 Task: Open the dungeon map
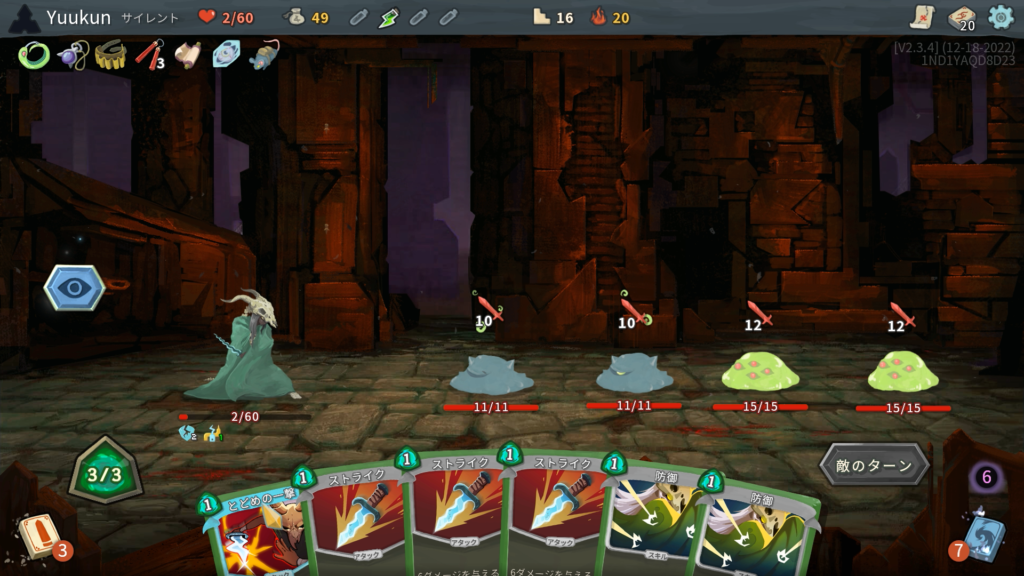(x=922, y=17)
